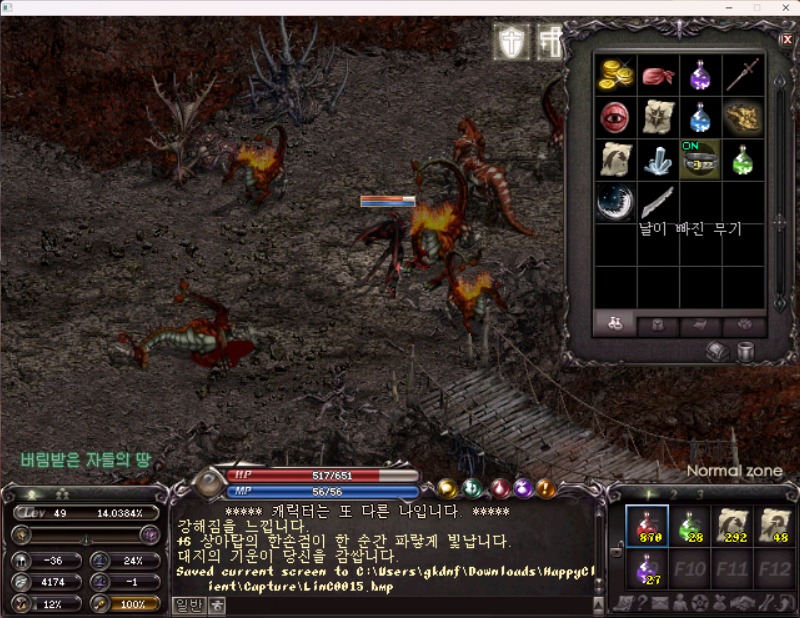Close the inventory window
Image resolution: width=800 pixels, height=618 pixels.
coord(786,39)
